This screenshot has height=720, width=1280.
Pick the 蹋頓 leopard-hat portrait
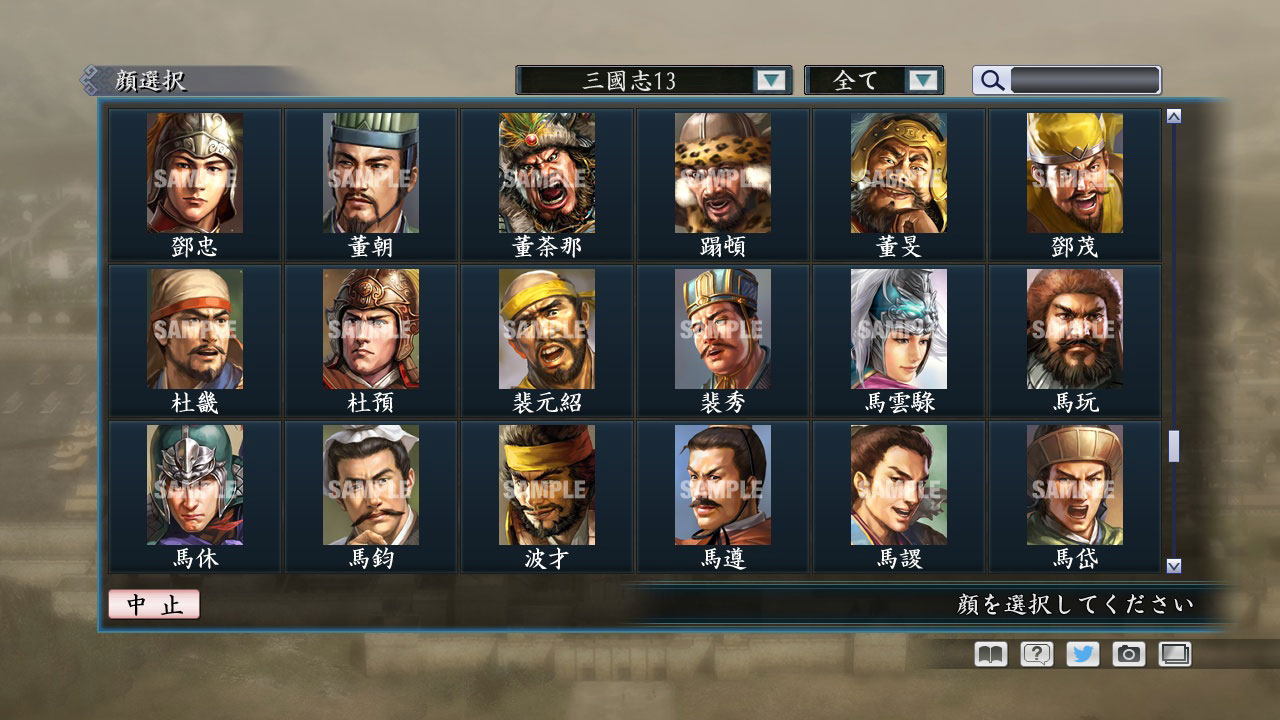pyautogui.click(x=723, y=173)
